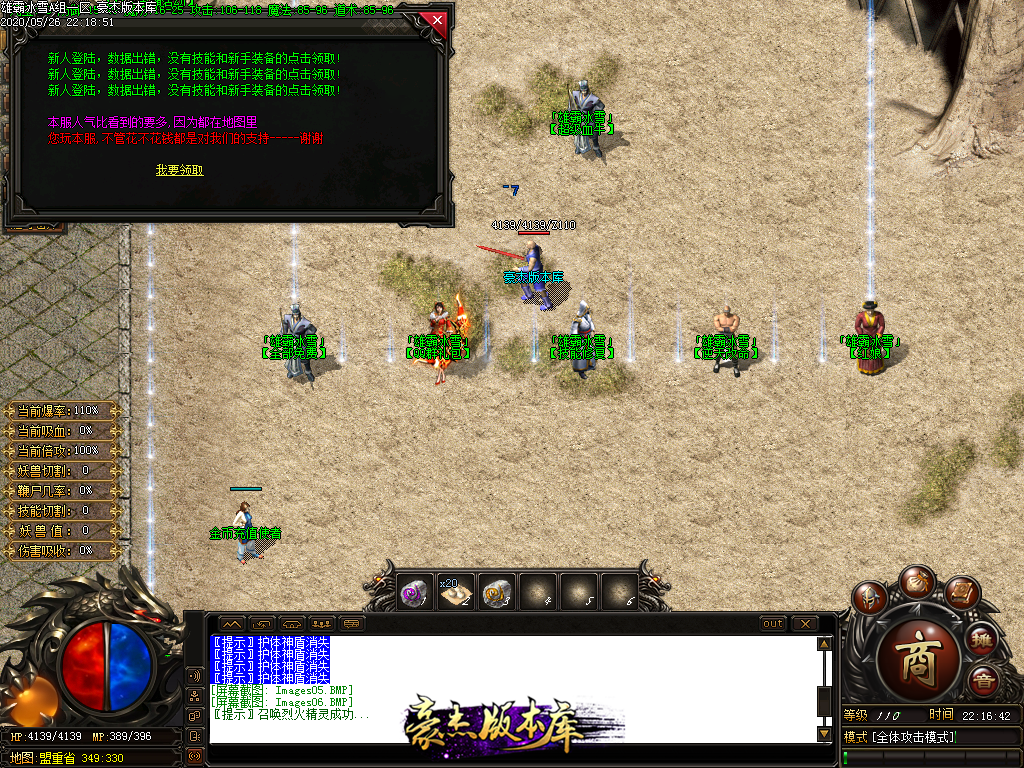This screenshot has width=1024, height=768.
Task: Close the newcomer notice dialog
Action: pos(436,19)
